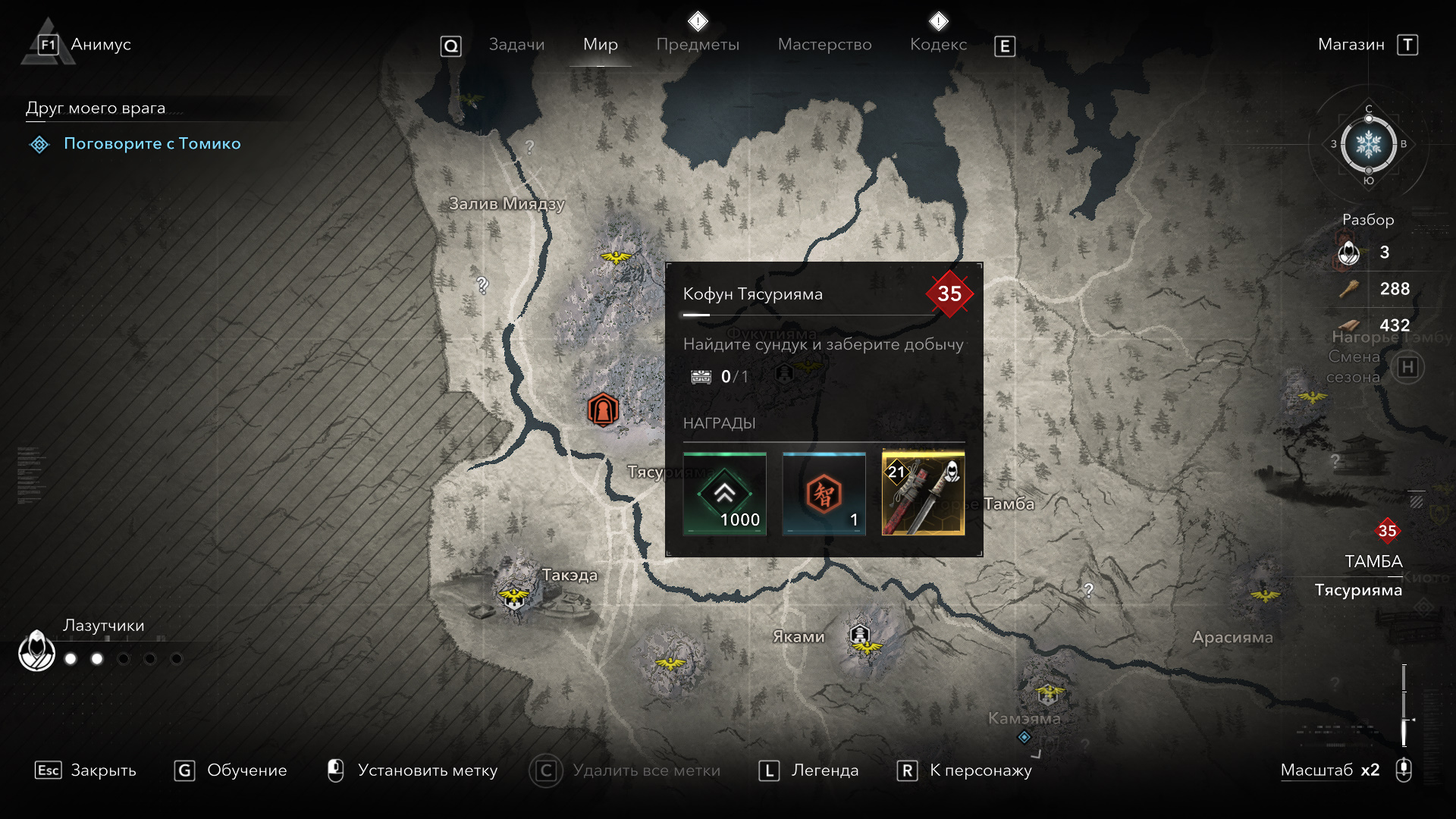The width and height of the screenshot is (1456, 819).
Task: Select the 1000 experience reward tile
Action: tap(725, 494)
